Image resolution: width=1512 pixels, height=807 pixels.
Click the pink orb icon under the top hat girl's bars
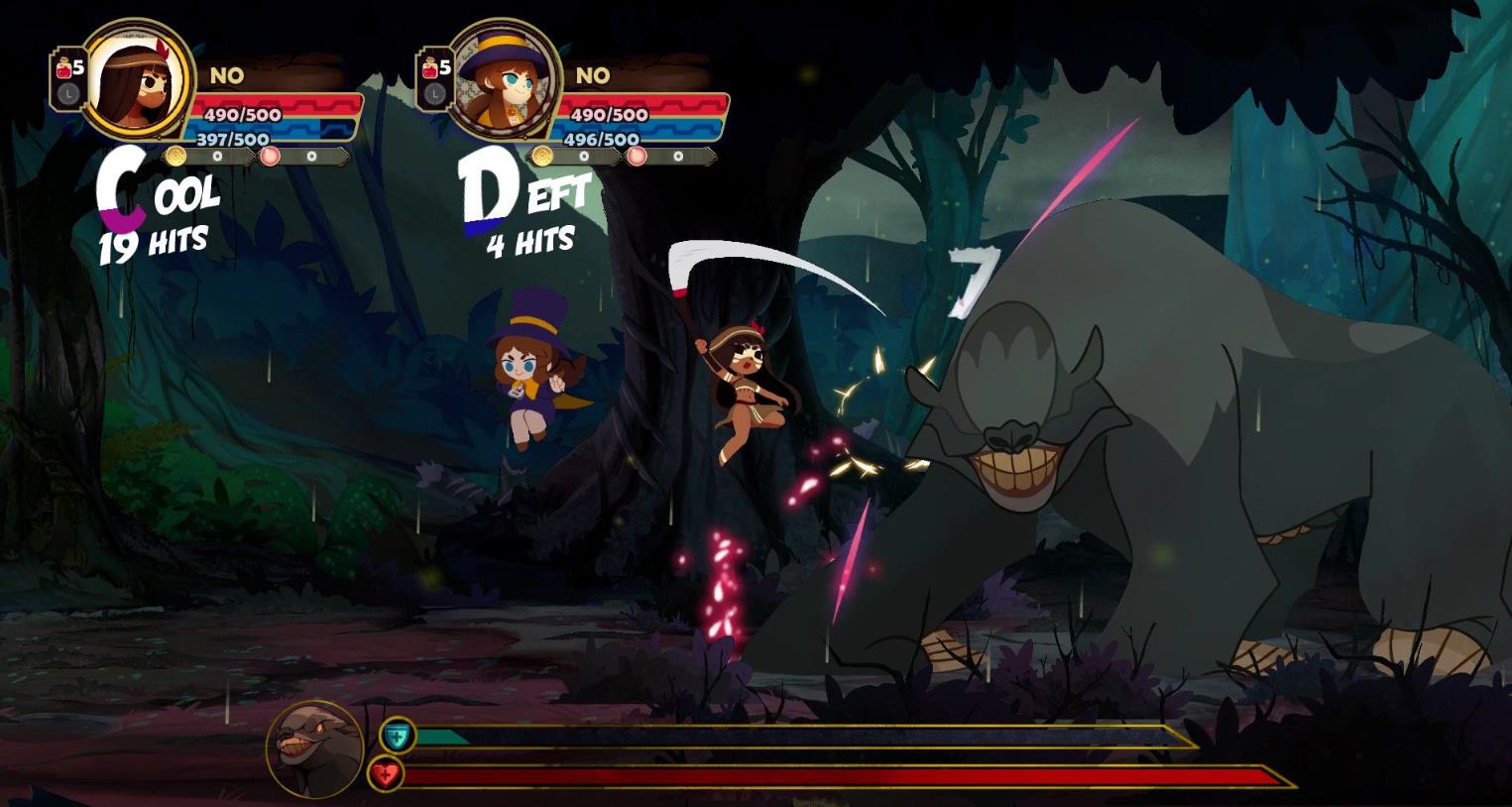637,156
